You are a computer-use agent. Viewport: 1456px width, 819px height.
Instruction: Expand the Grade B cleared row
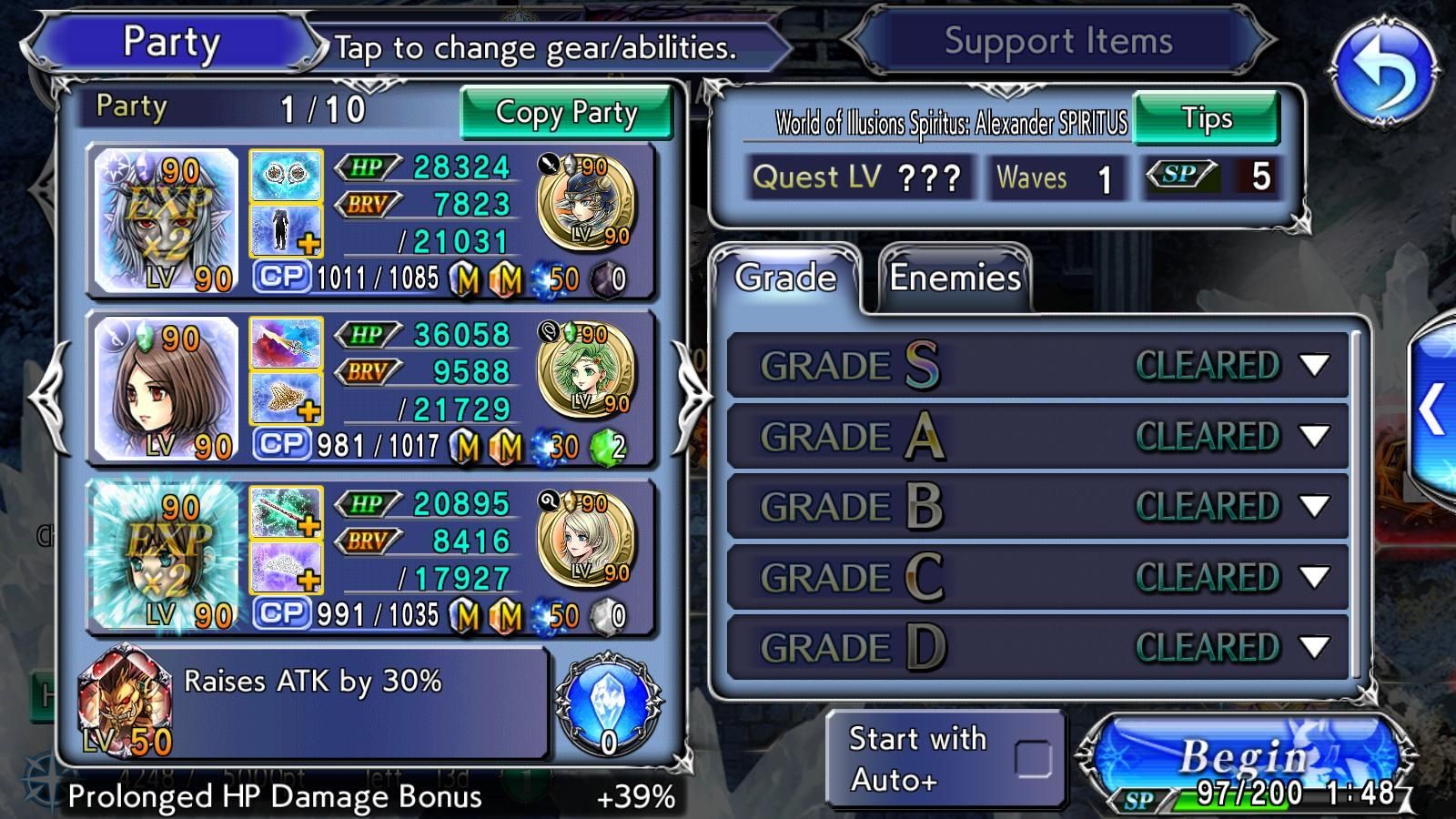[1313, 507]
